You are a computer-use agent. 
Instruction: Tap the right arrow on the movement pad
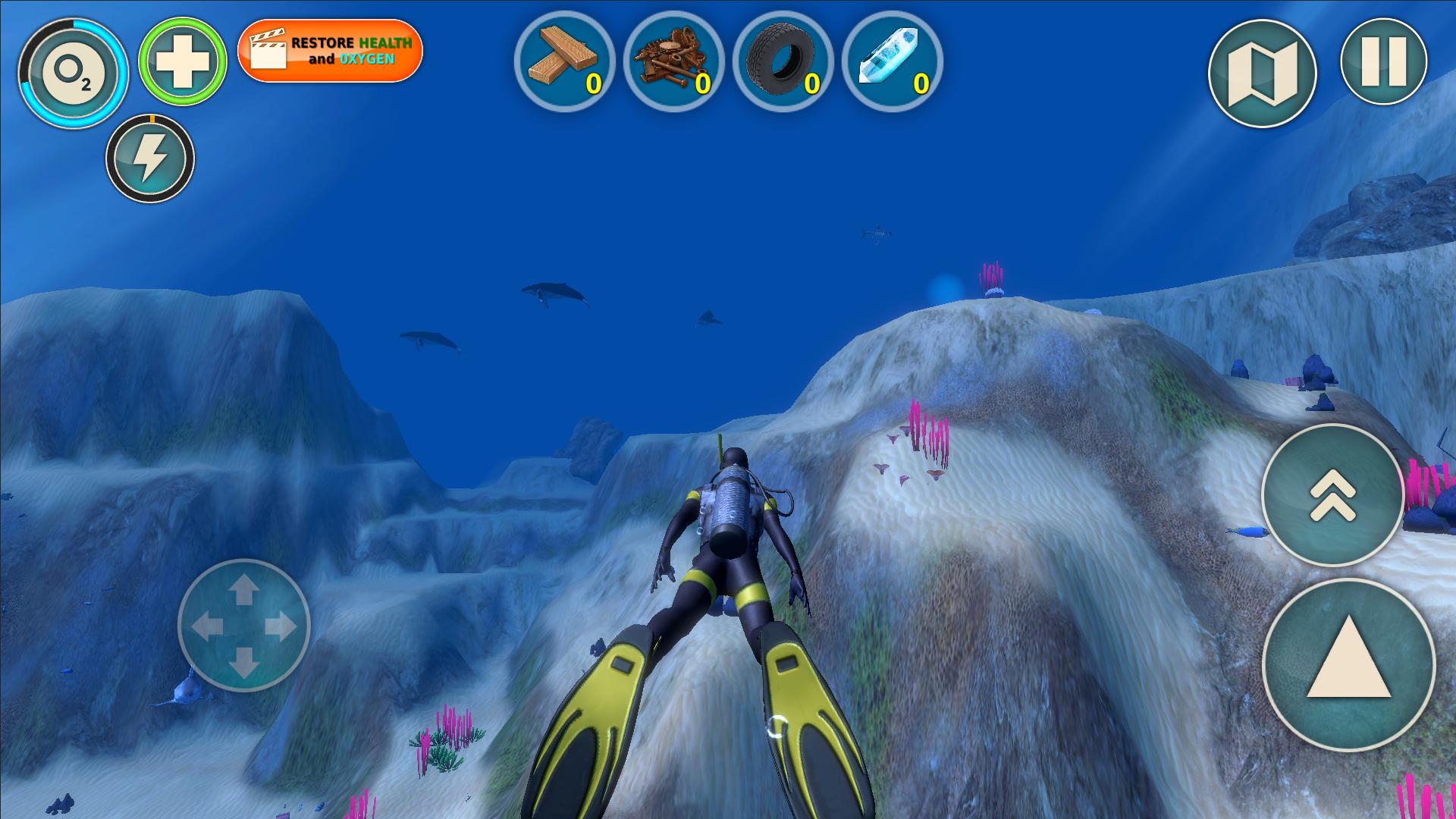(281, 626)
